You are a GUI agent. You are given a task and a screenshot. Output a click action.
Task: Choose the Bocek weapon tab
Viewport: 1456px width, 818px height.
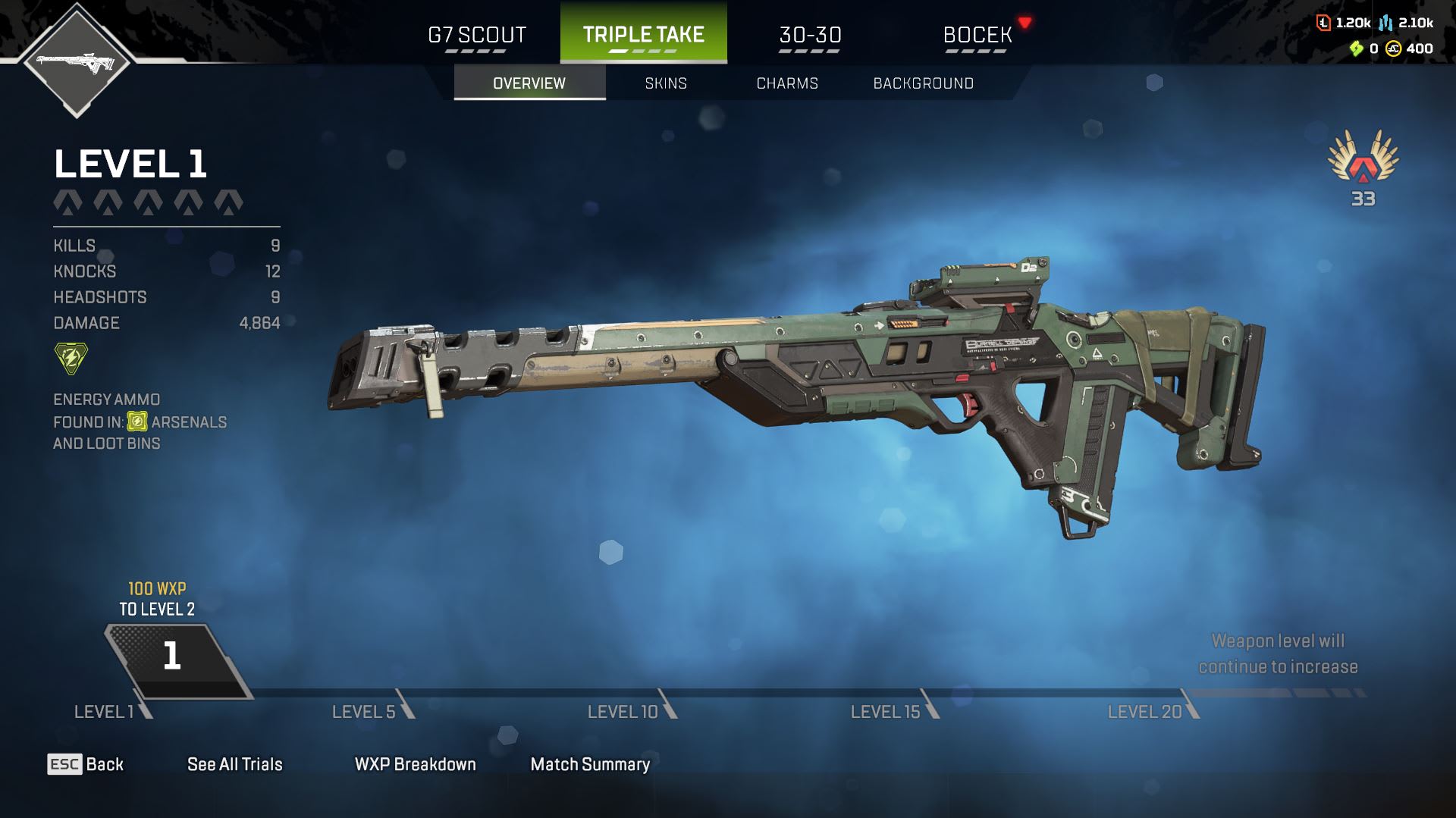point(977,35)
